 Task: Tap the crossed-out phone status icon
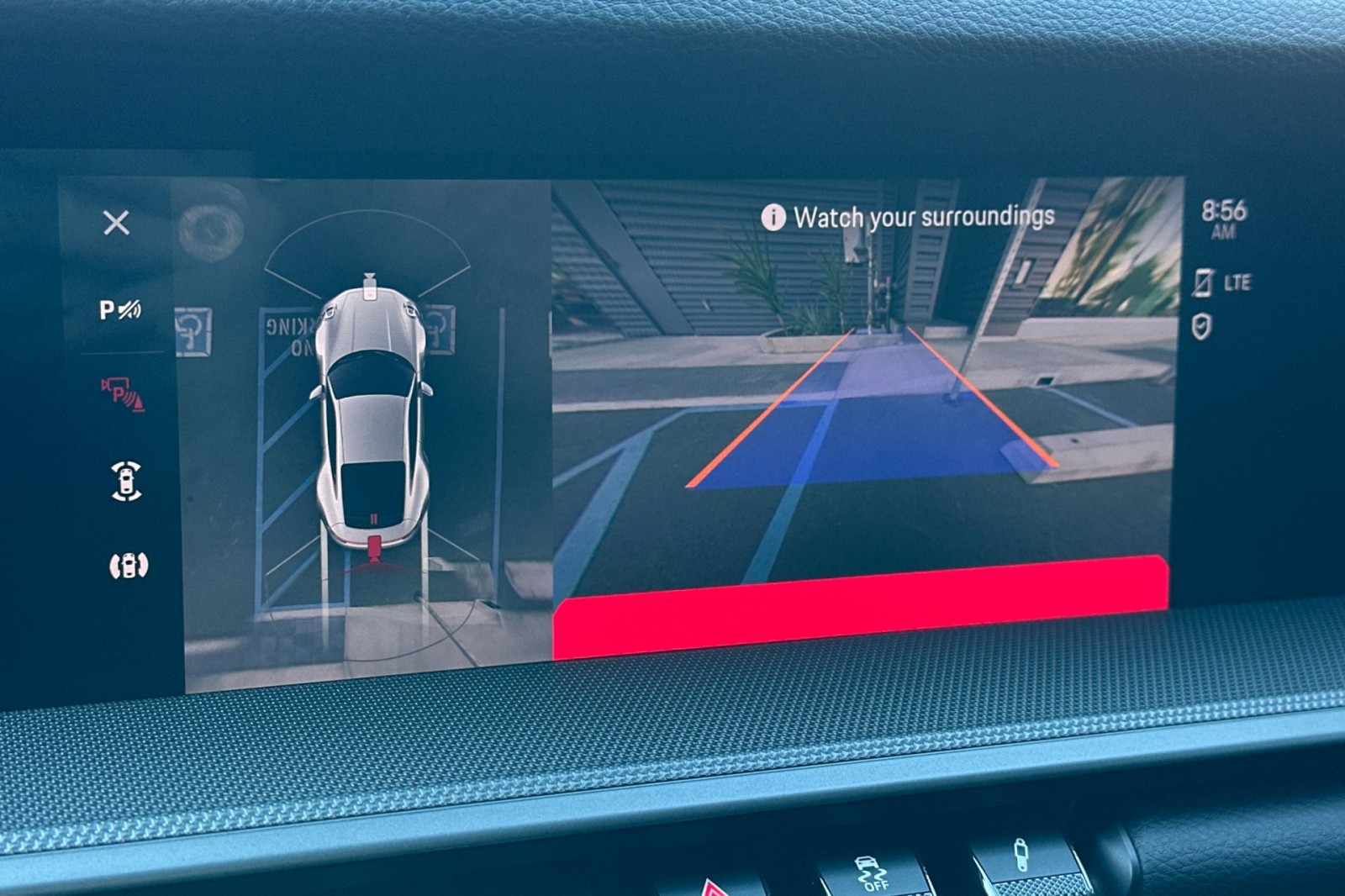pos(1203,282)
